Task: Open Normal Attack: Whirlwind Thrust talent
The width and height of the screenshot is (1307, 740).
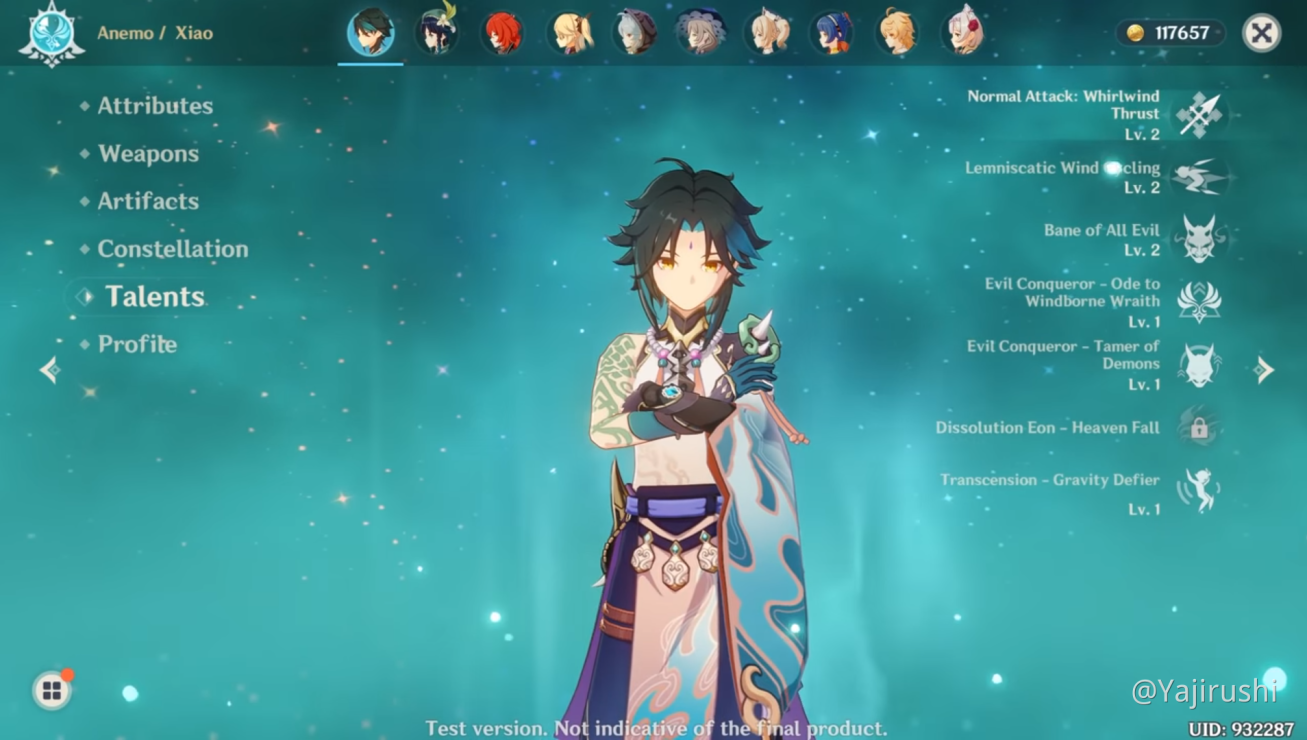Action: (x=1199, y=114)
